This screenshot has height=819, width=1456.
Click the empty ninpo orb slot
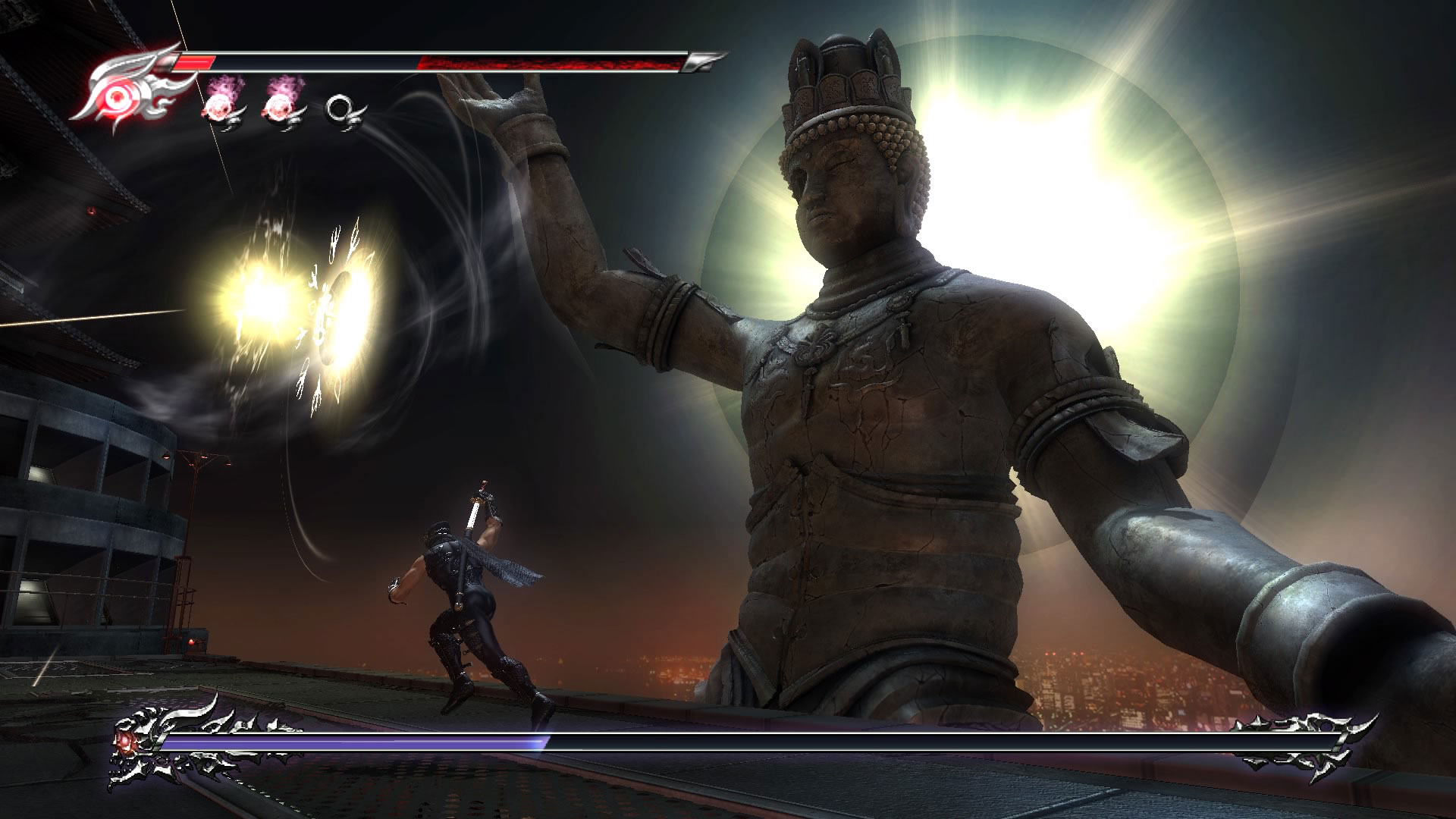point(341,111)
